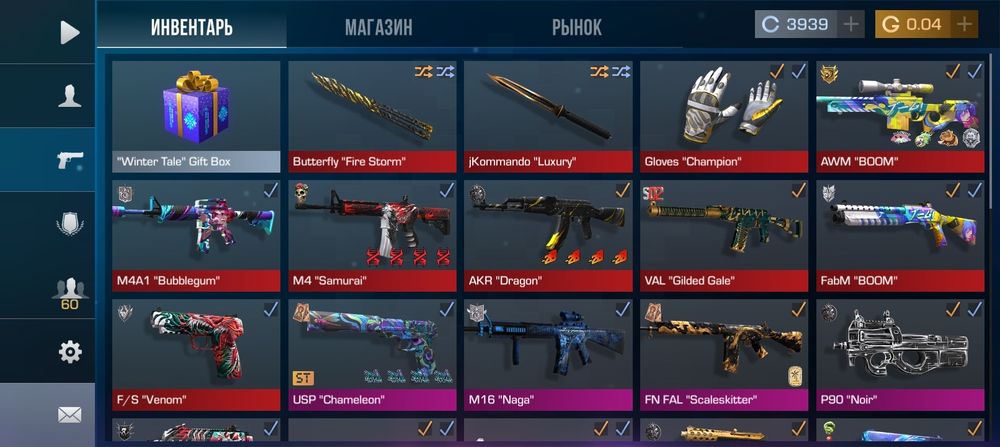Open settings via the gear icon

69,351
